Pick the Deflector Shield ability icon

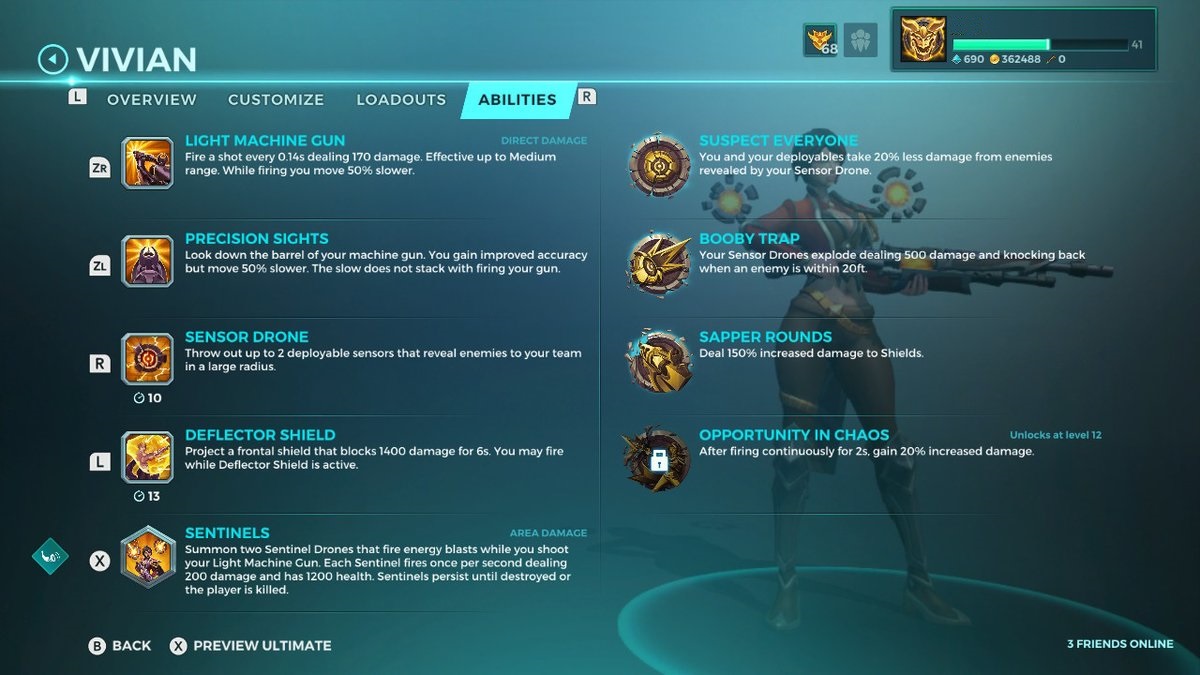tap(147, 457)
